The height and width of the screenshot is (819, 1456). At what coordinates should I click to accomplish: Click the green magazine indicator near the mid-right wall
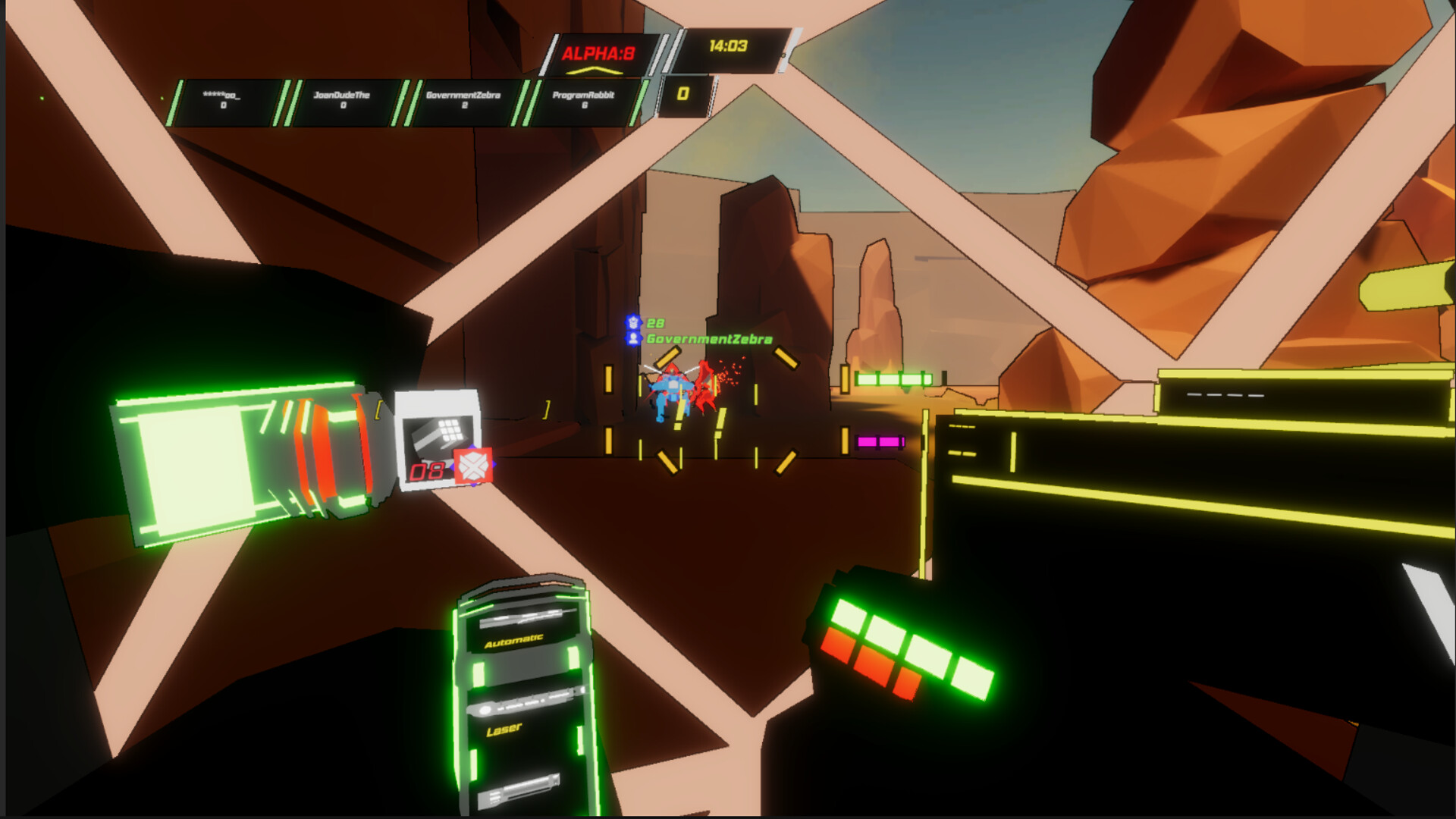coord(893,378)
